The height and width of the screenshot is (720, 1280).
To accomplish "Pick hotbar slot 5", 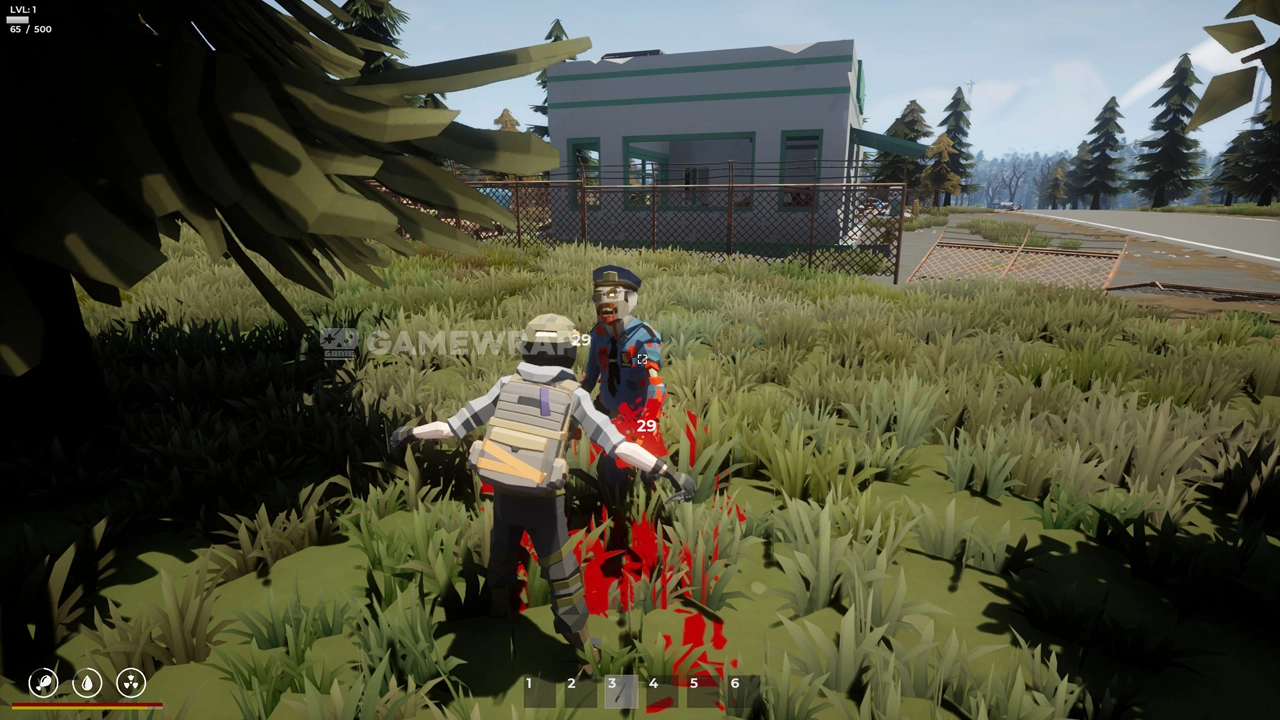I will pyautogui.click(x=703, y=691).
